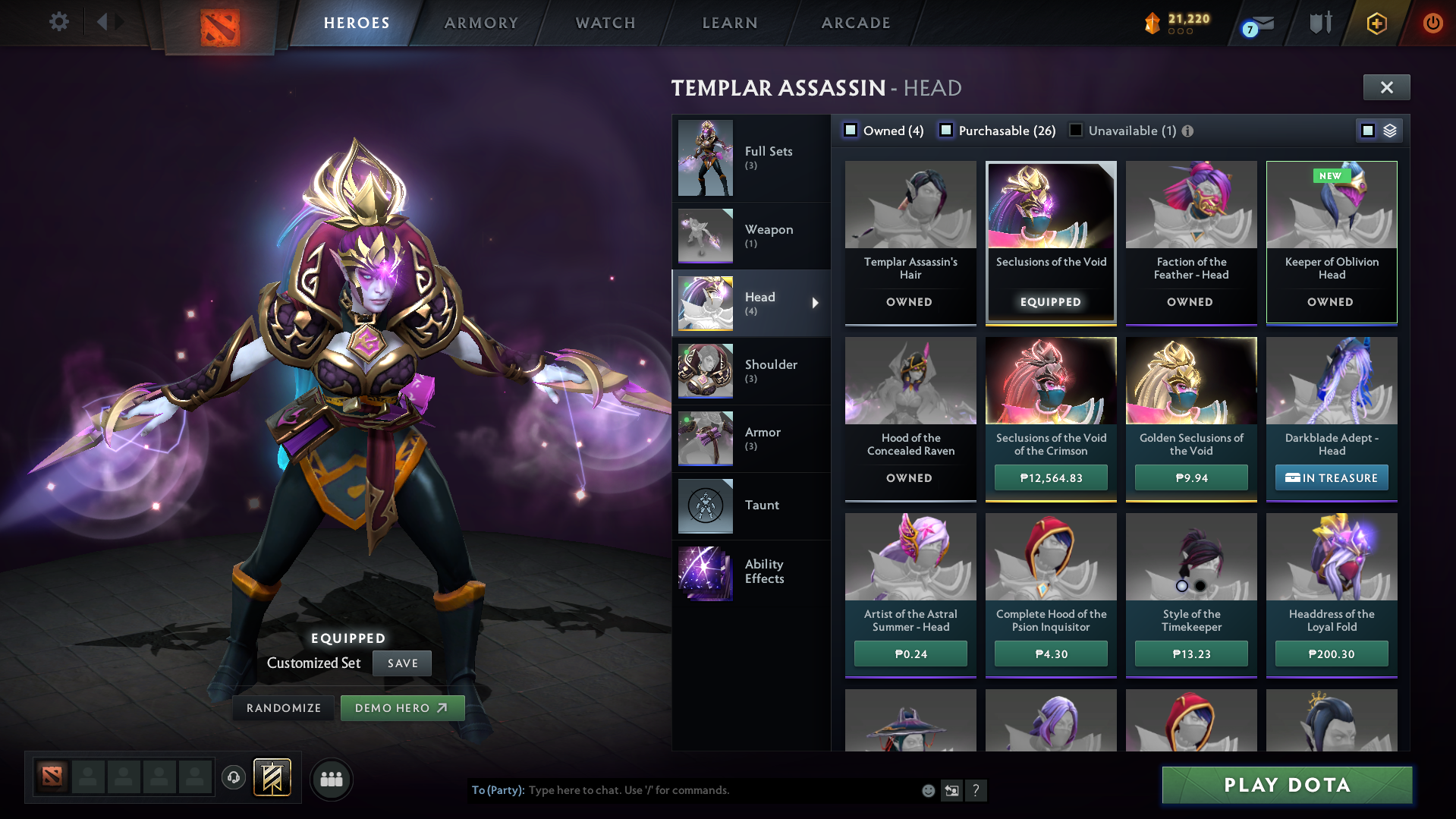Expand the Head category arrow

[816, 303]
